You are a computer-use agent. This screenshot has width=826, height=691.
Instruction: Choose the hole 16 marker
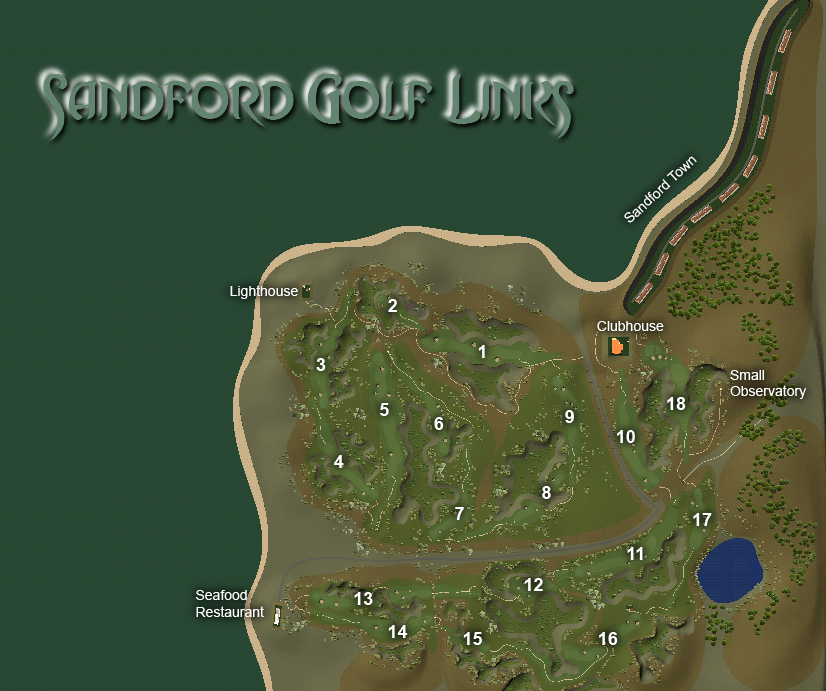click(x=608, y=639)
